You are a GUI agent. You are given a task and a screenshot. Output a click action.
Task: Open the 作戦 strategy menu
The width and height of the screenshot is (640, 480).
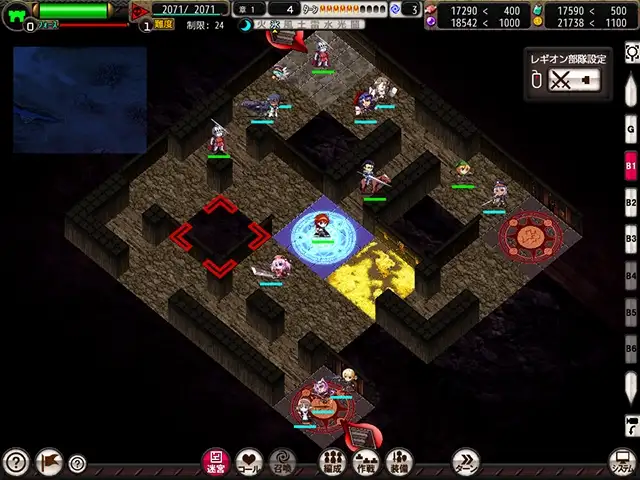[x=366, y=461]
